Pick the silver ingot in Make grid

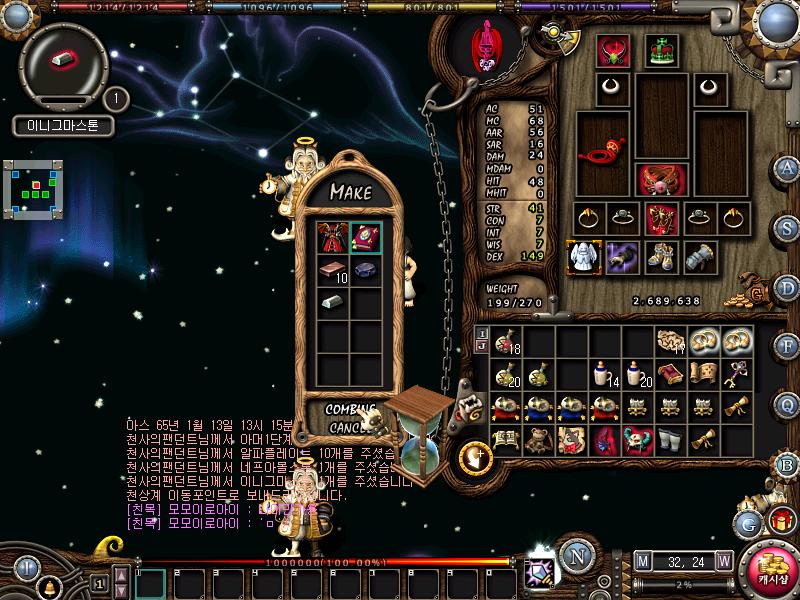click(331, 301)
